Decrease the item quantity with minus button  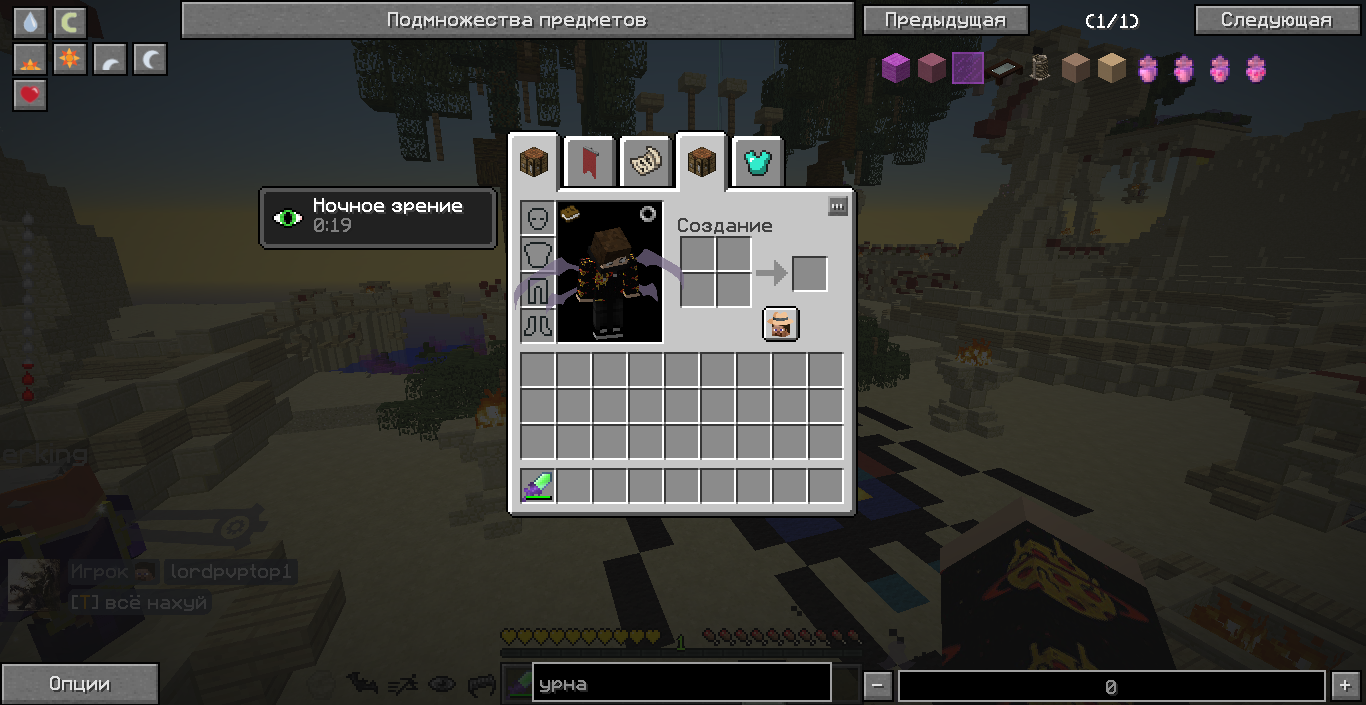[877, 686]
